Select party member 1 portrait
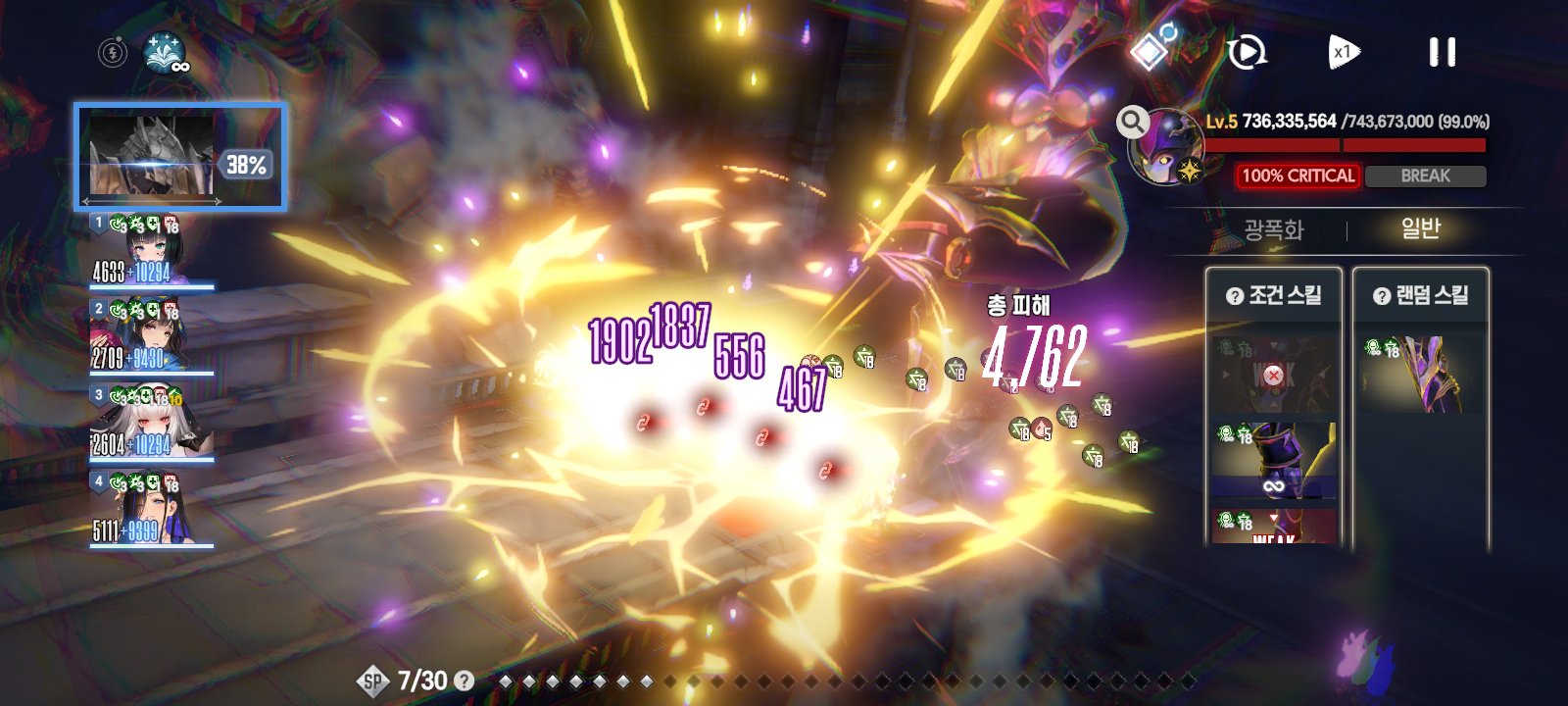1568x706 pixels. pos(151,251)
